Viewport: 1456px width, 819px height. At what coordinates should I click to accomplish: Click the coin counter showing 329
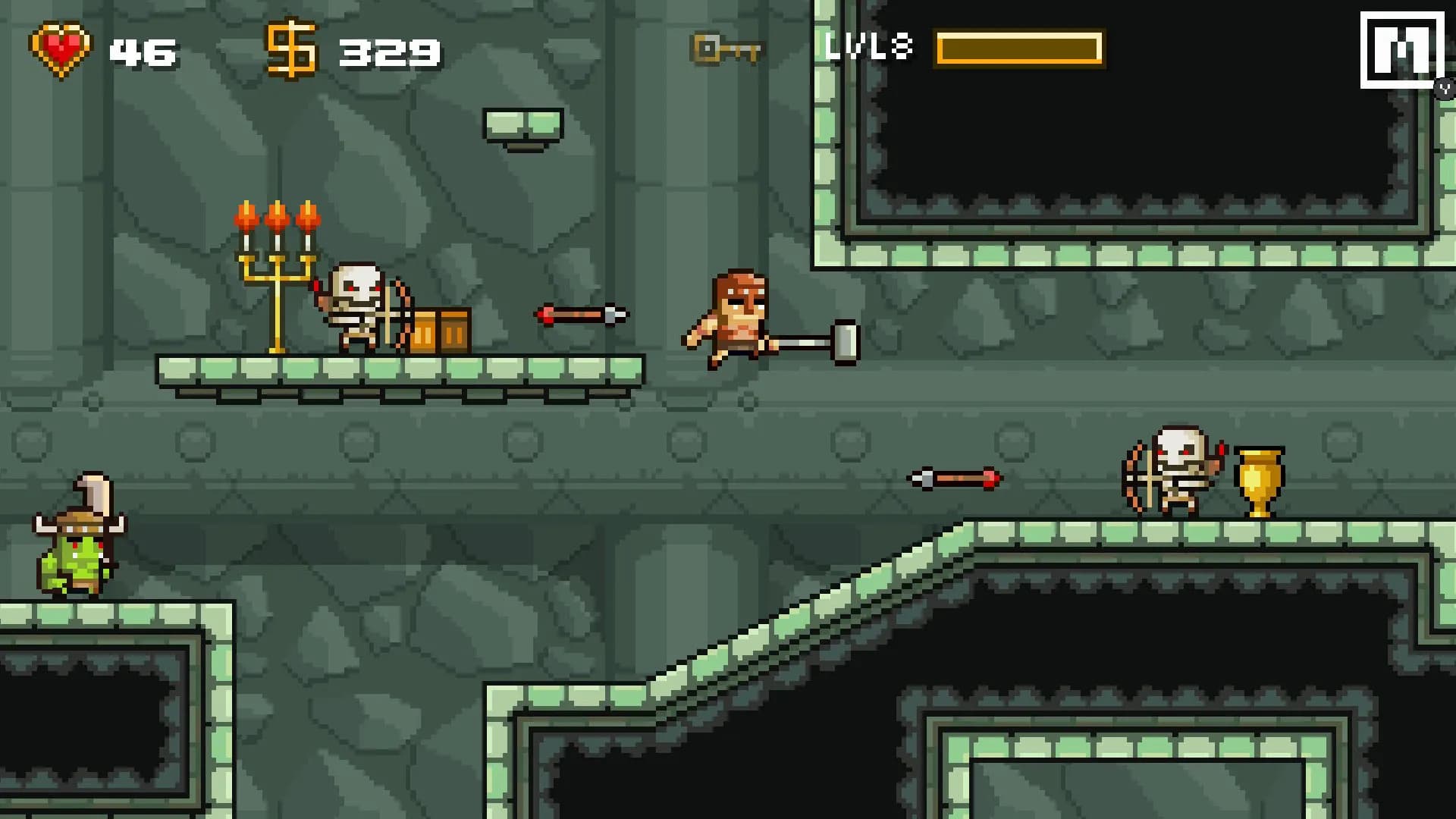[391, 52]
